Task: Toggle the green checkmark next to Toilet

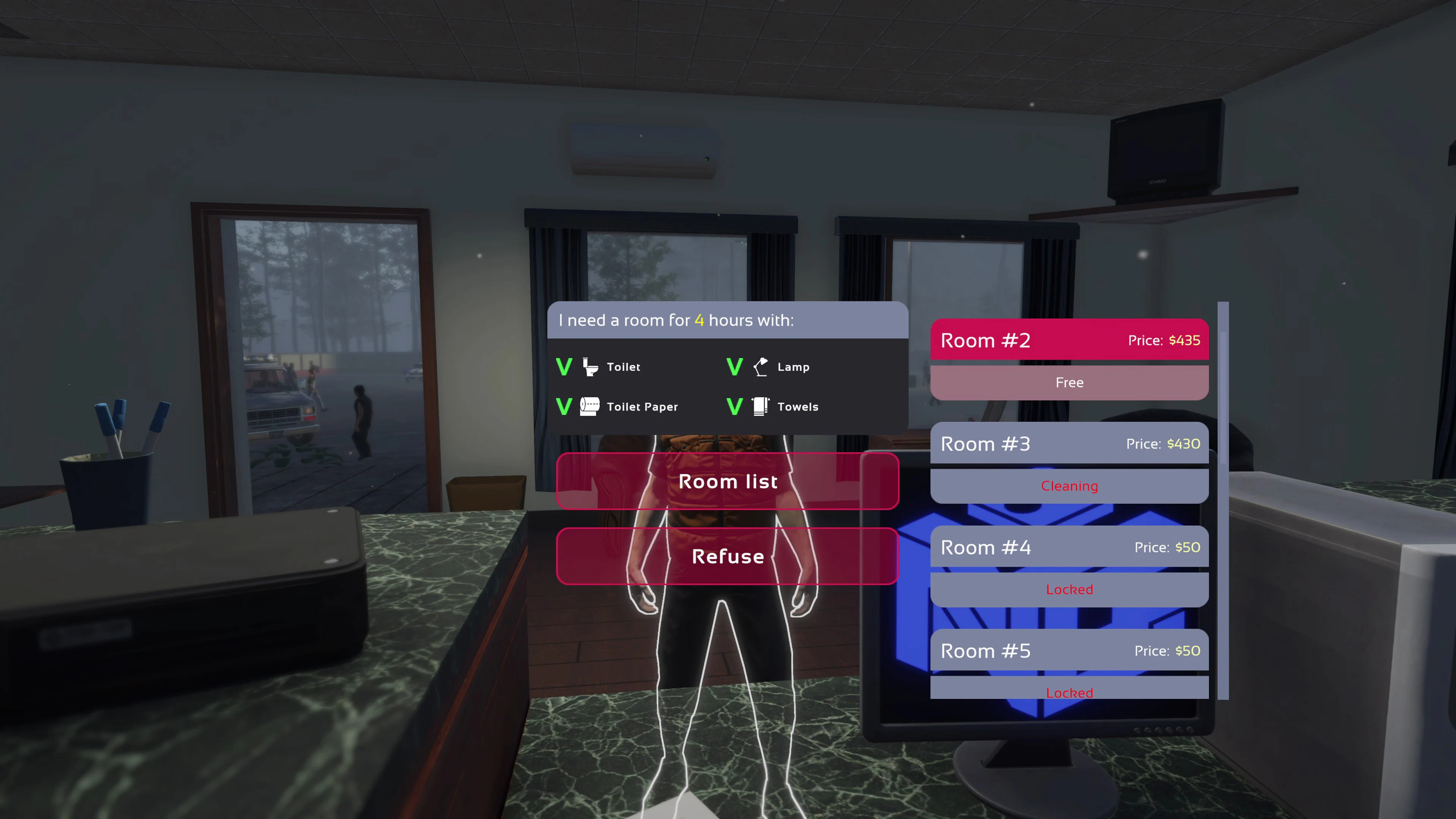Action: (x=564, y=367)
